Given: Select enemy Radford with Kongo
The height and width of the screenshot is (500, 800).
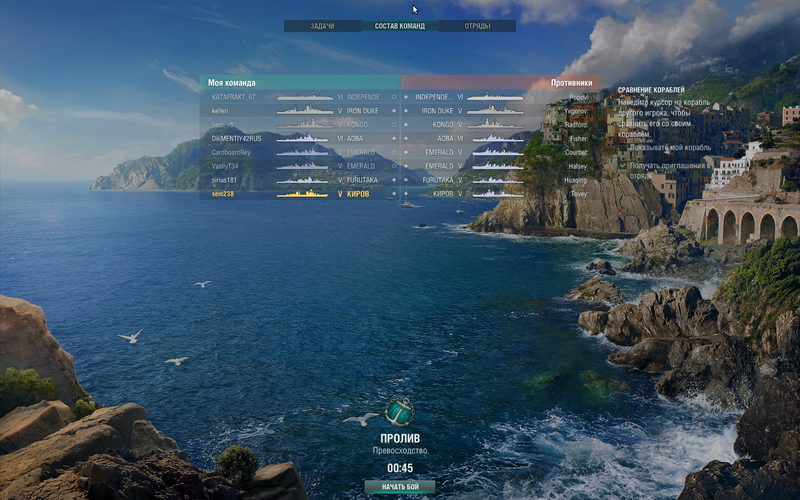Looking at the screenshot, I should tap(500, 124).
